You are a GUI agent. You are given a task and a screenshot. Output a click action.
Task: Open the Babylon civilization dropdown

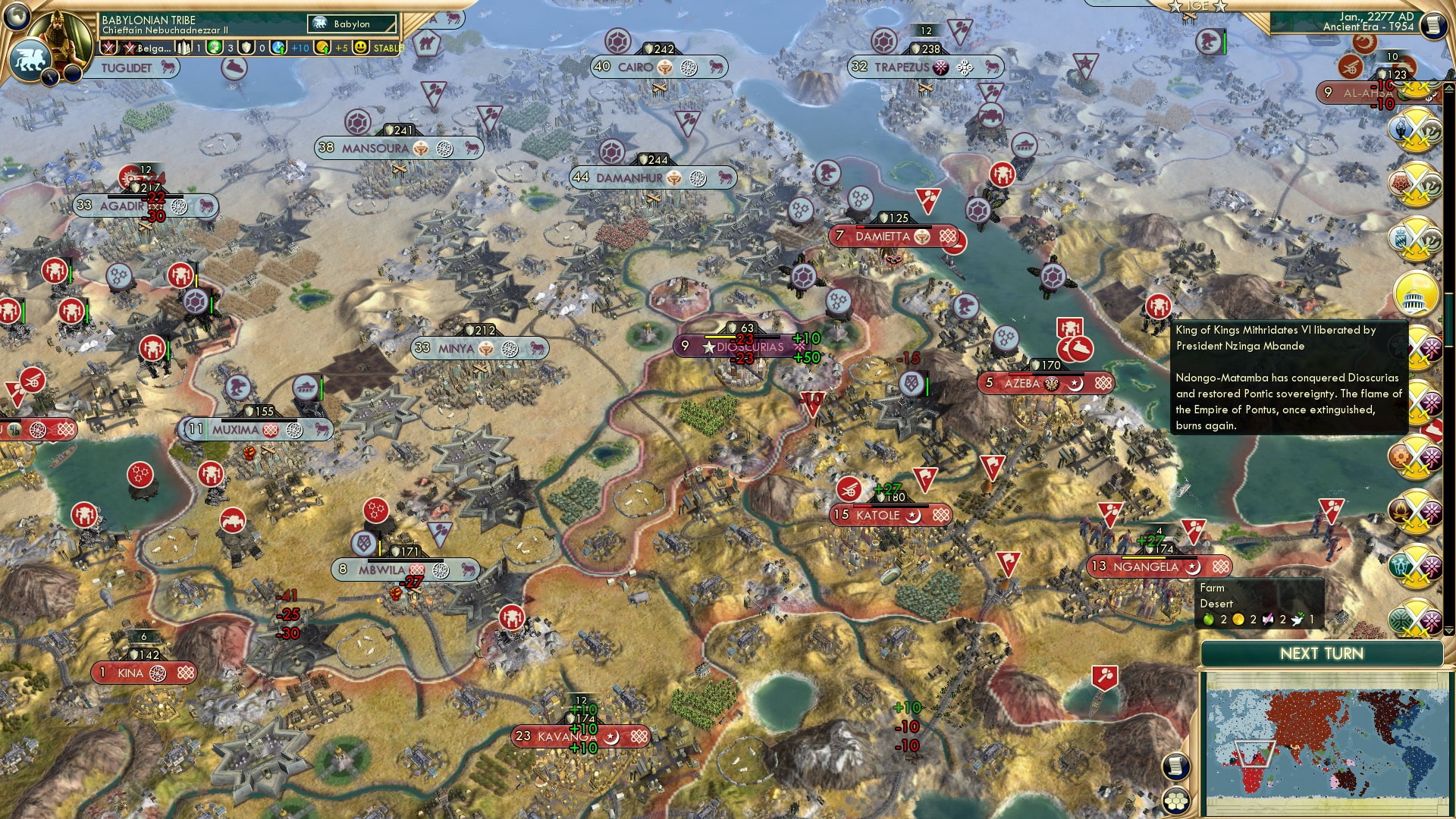coord(350,24)
